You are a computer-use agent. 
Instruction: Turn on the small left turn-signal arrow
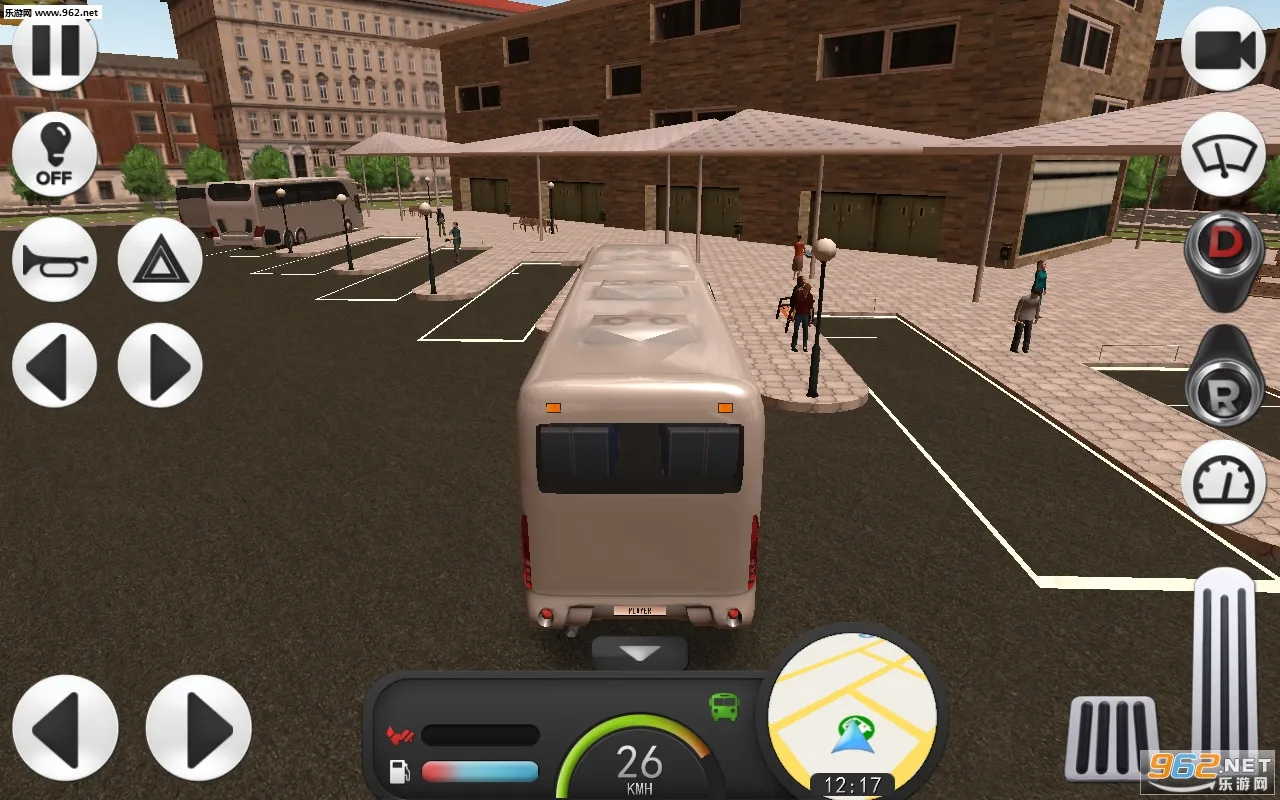coord(54,365)
